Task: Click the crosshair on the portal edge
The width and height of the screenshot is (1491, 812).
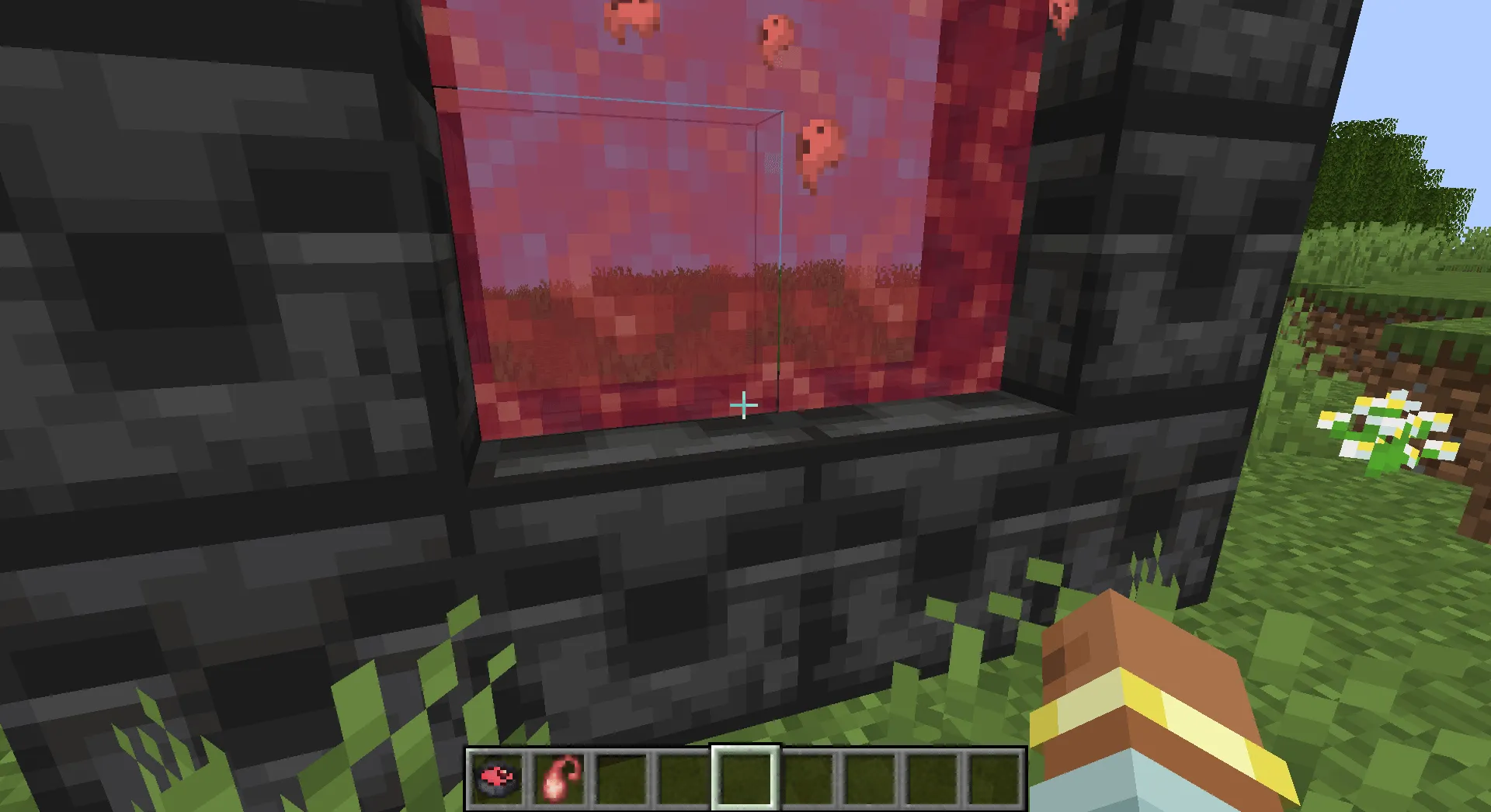Action: tap(743, 404)
